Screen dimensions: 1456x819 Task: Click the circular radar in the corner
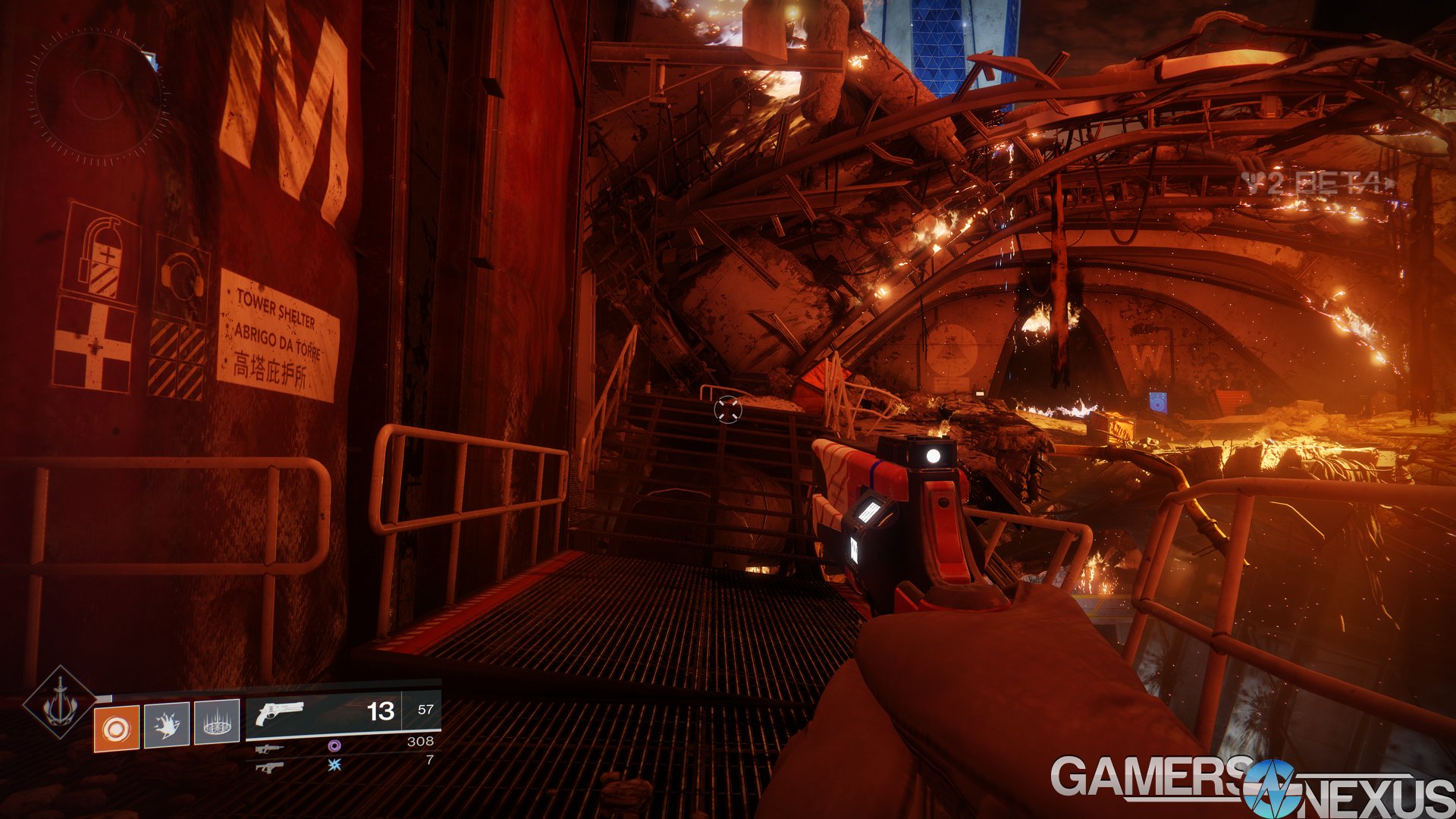tap(97, 96)
